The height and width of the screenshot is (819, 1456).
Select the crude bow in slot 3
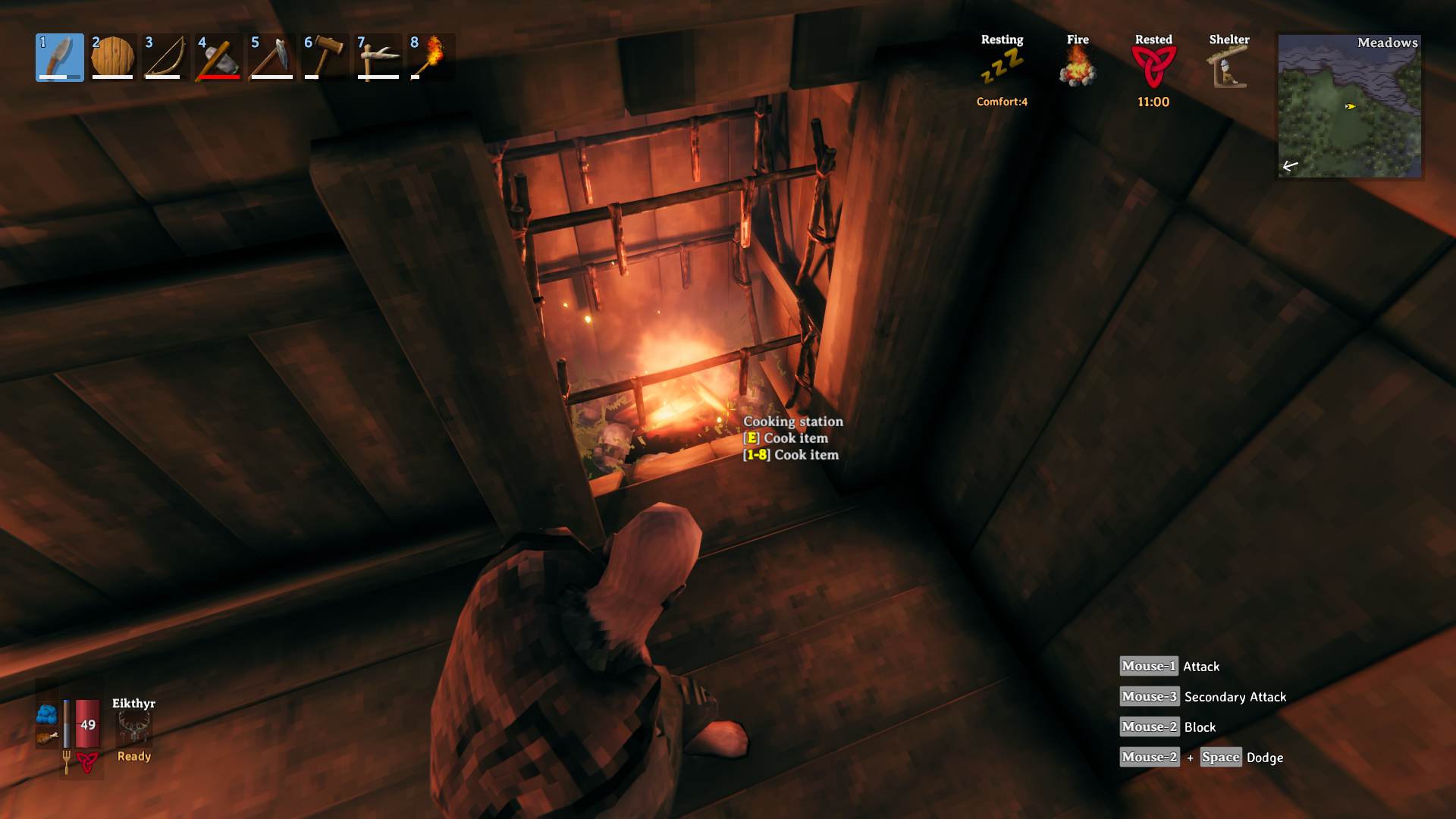165,57
